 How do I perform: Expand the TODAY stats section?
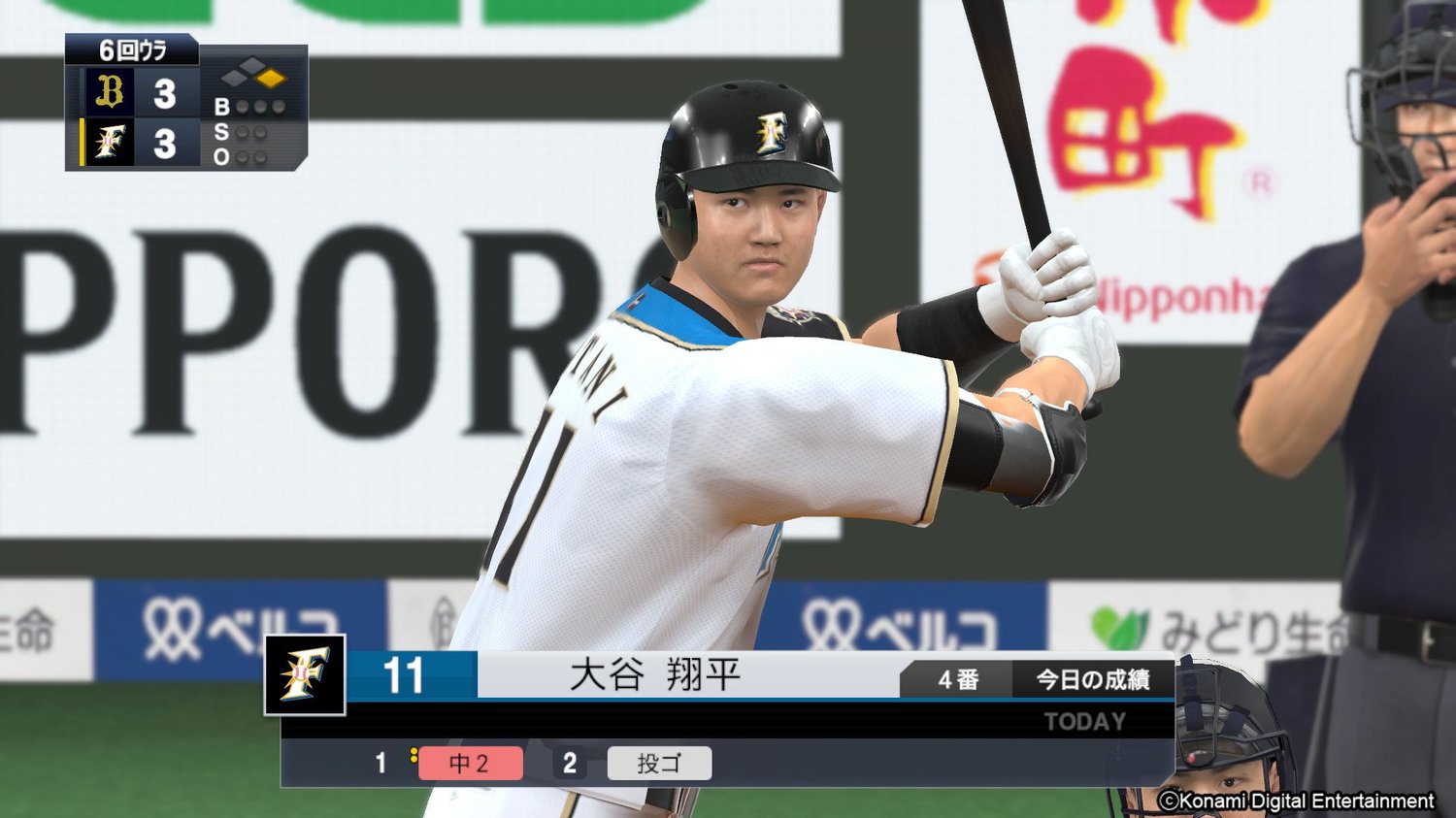tap(1084, 721)
